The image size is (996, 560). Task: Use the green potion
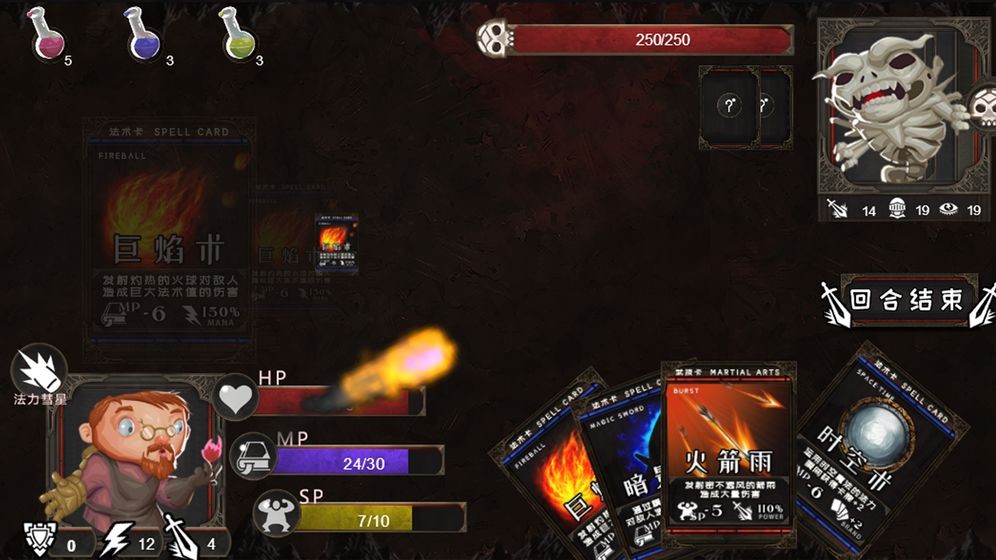click(x=236, y=34)
